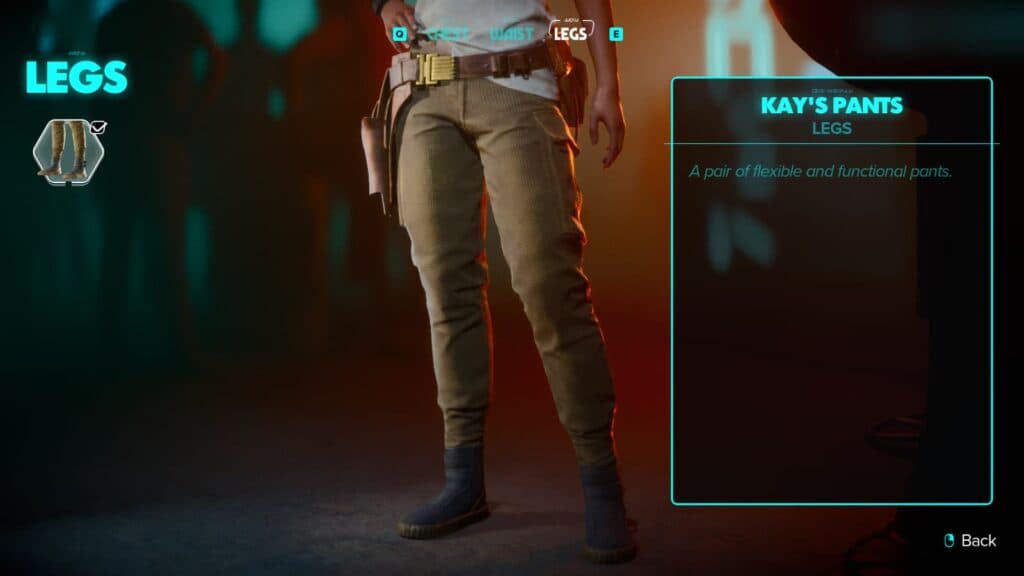Open the Chest category tab
The image size is (1024, 576).
447,34
